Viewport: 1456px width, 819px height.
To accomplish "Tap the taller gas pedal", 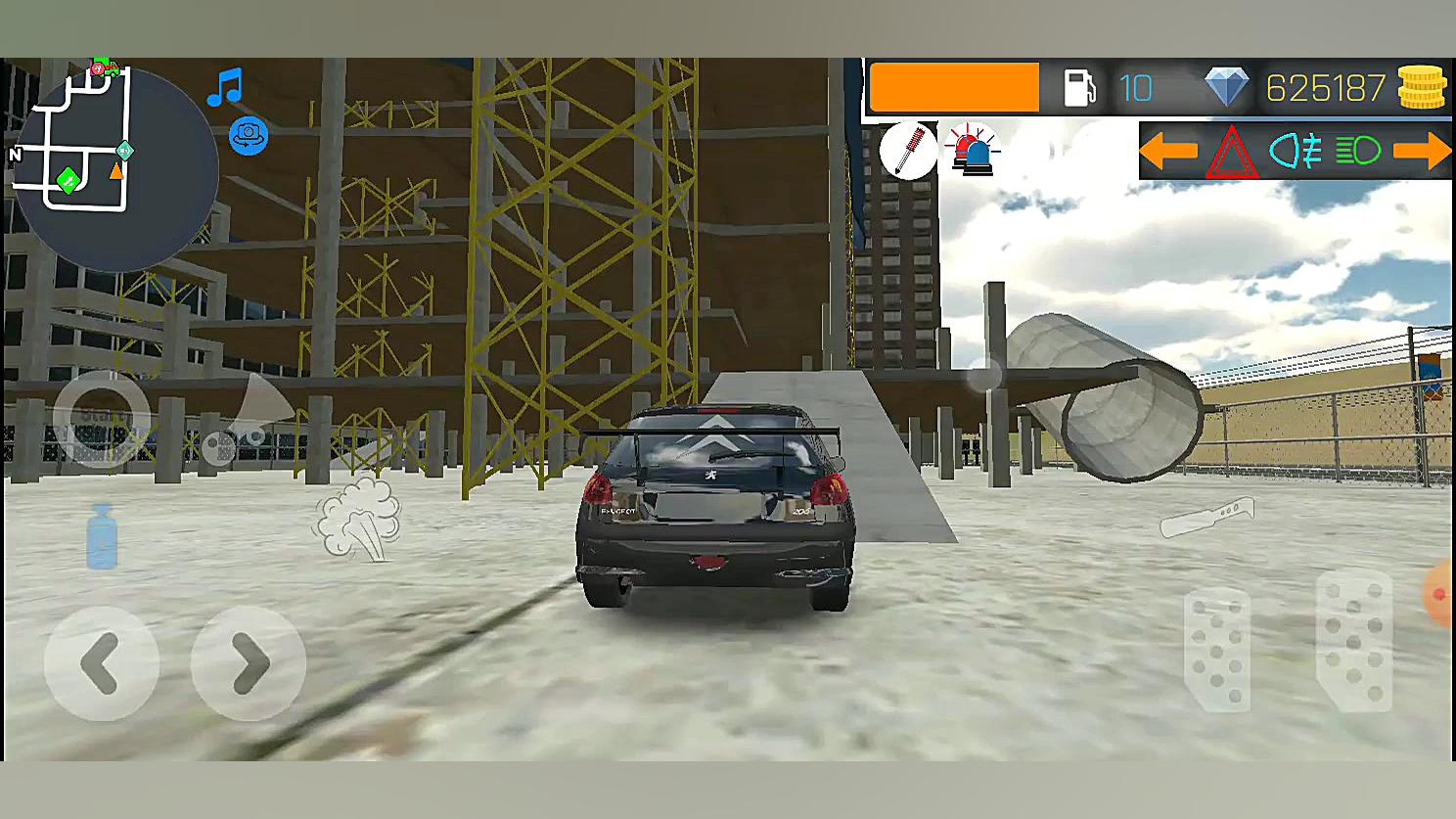I will coord(1353,641).
